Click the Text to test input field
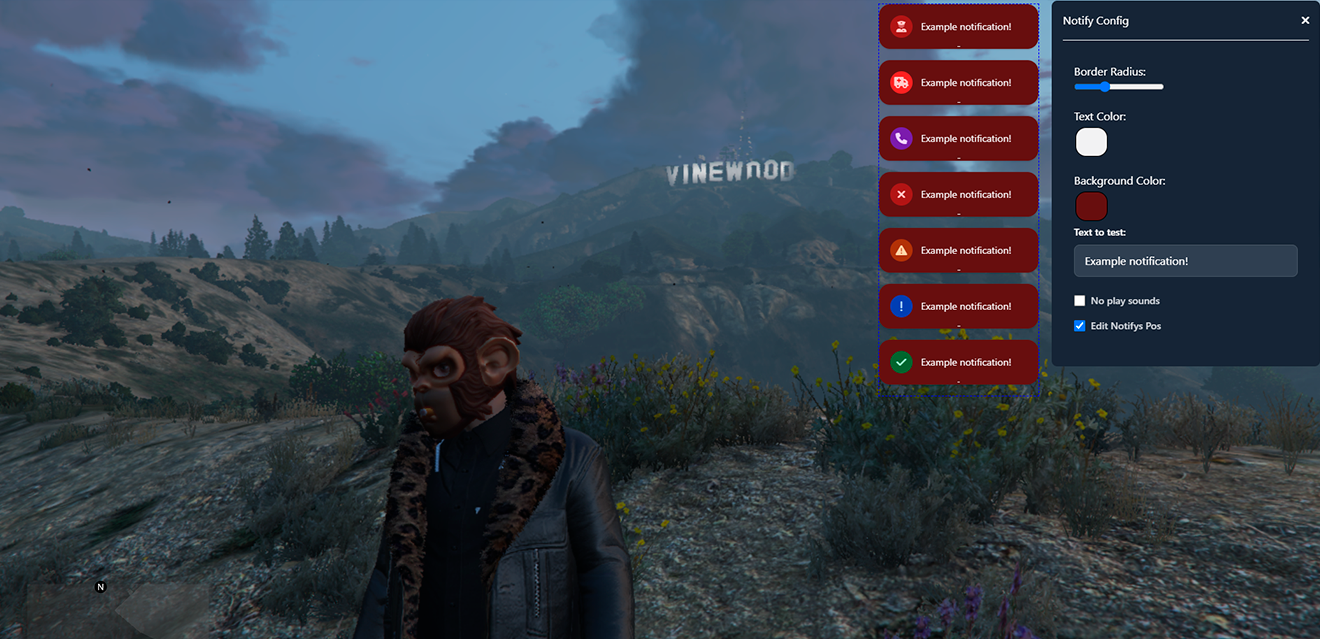This screenshot has width=1320, height=639. (1185, 261)
